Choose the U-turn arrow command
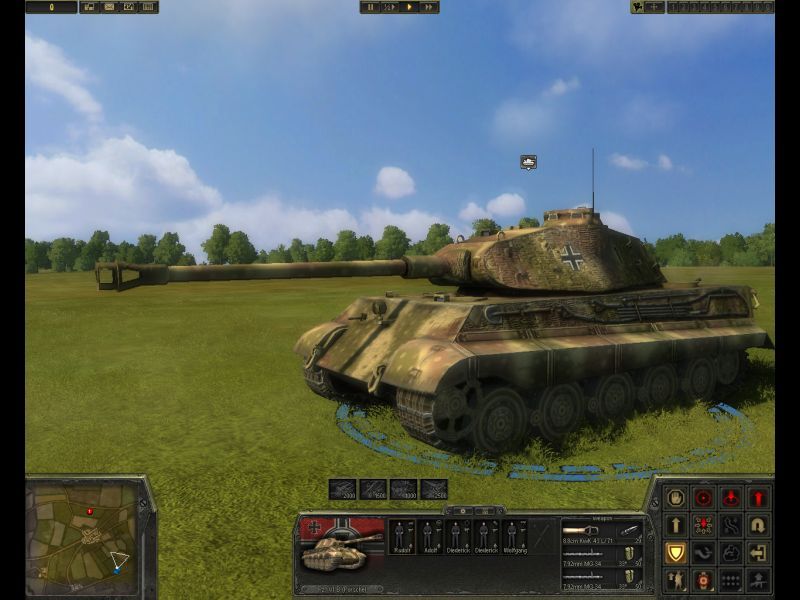The image size is (800, 600). [759, 525]
